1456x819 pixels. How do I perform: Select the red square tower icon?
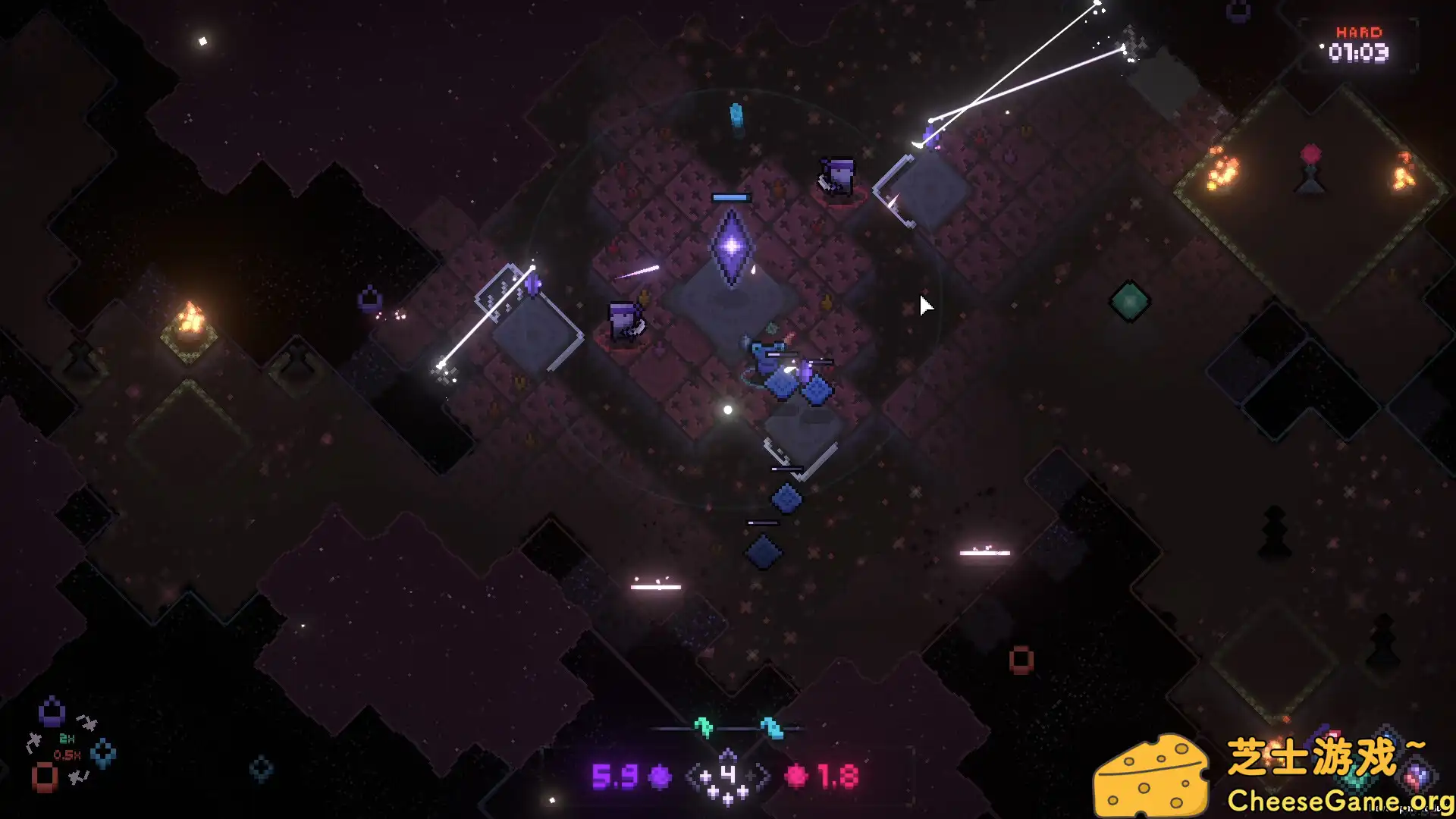pyautogui.click(x=45, y=777)
